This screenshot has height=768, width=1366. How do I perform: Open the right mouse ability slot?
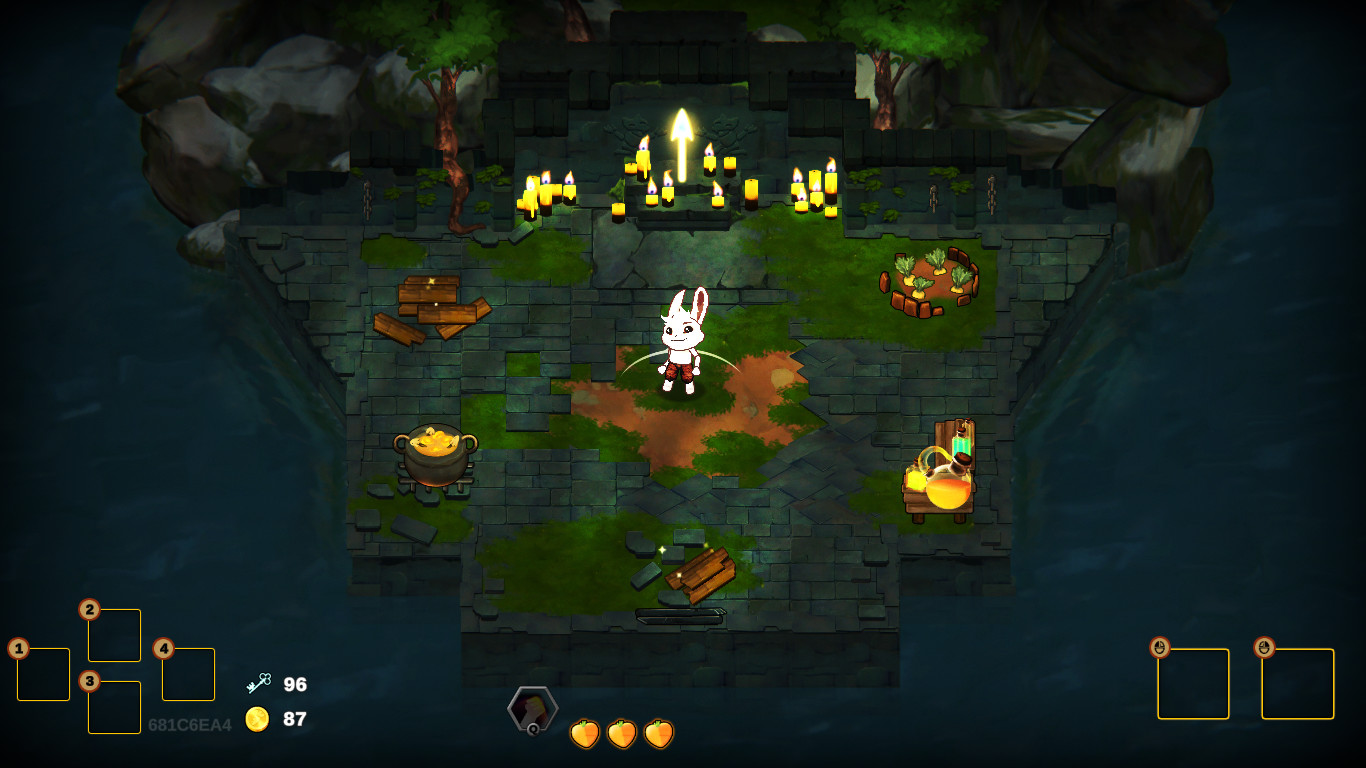coord(1298,683)
